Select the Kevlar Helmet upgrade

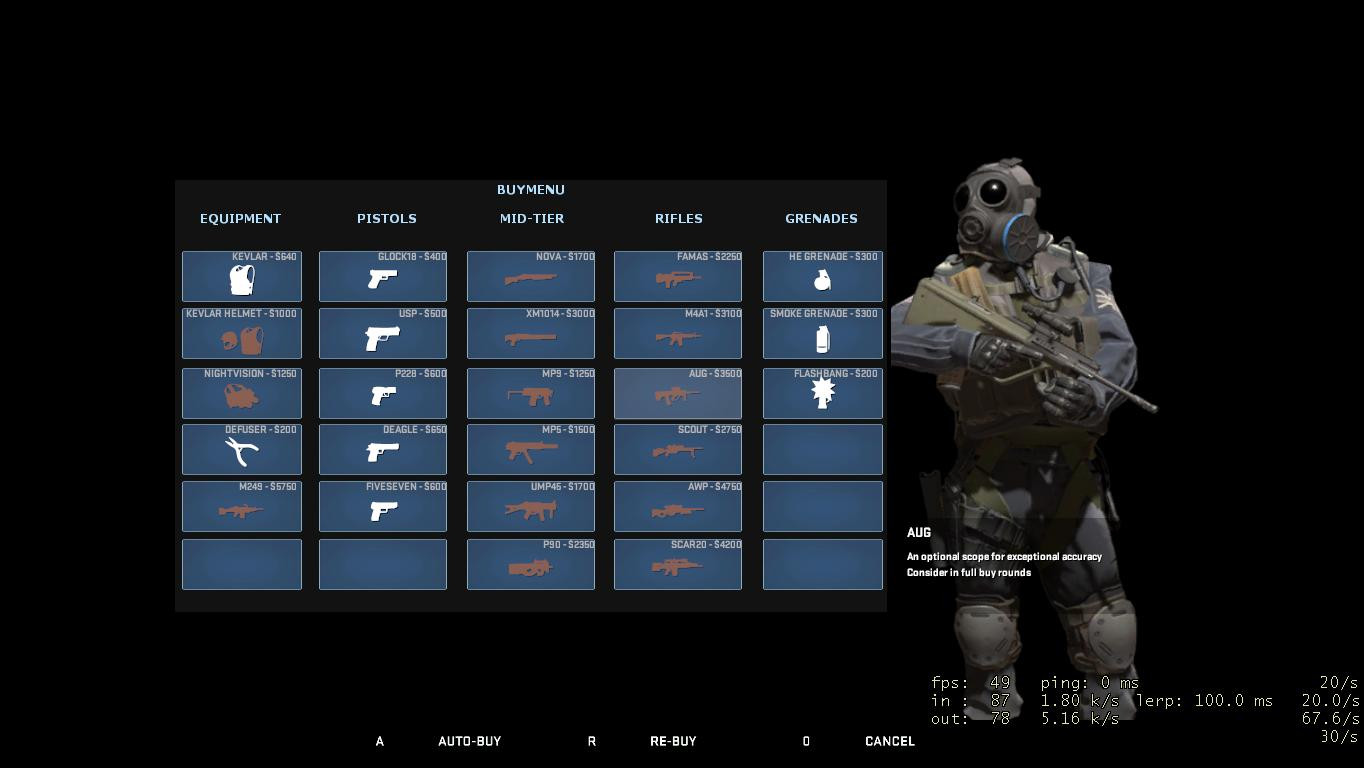241,334
